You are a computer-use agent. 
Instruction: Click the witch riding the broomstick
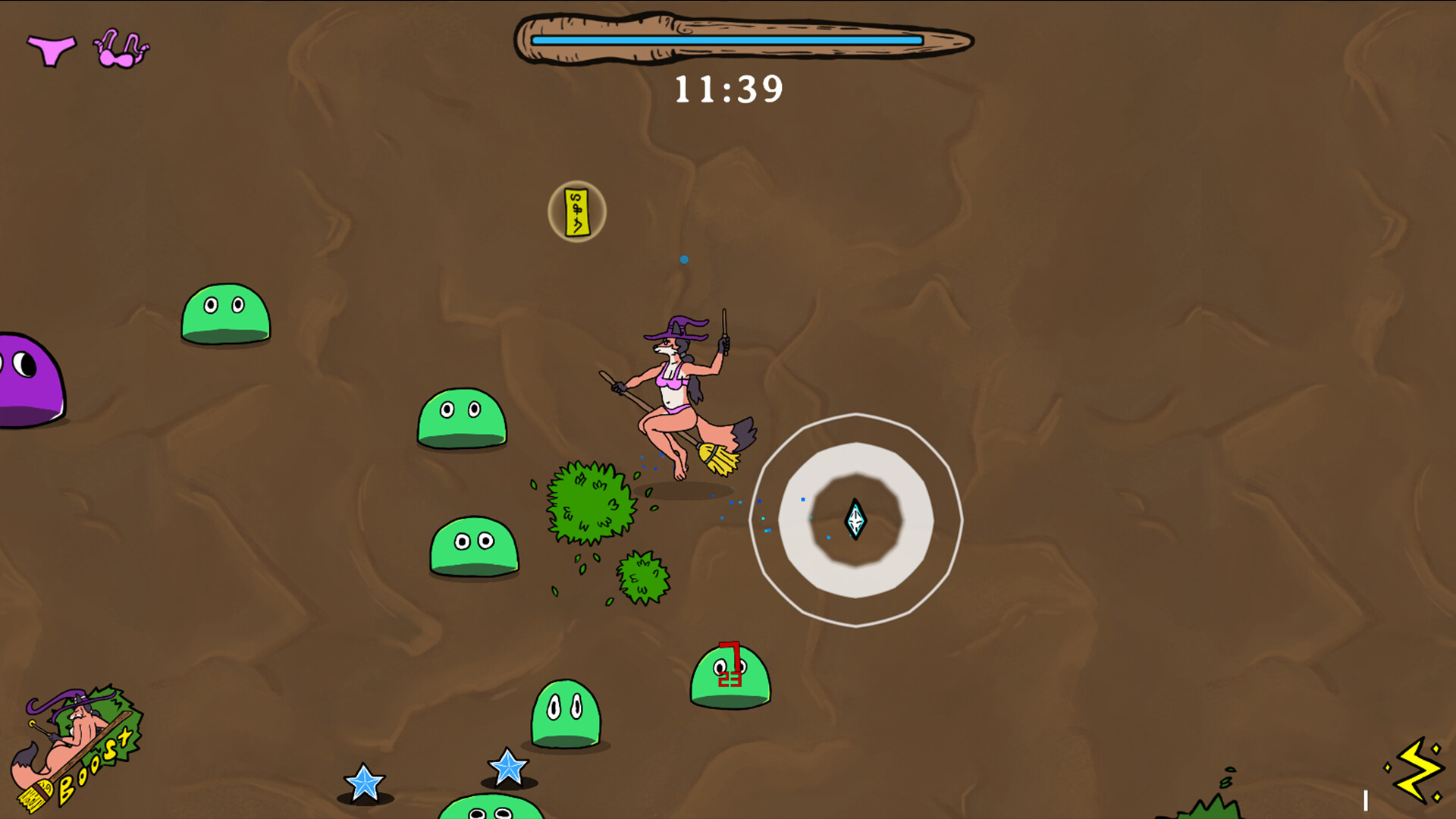tap(675, 394)
